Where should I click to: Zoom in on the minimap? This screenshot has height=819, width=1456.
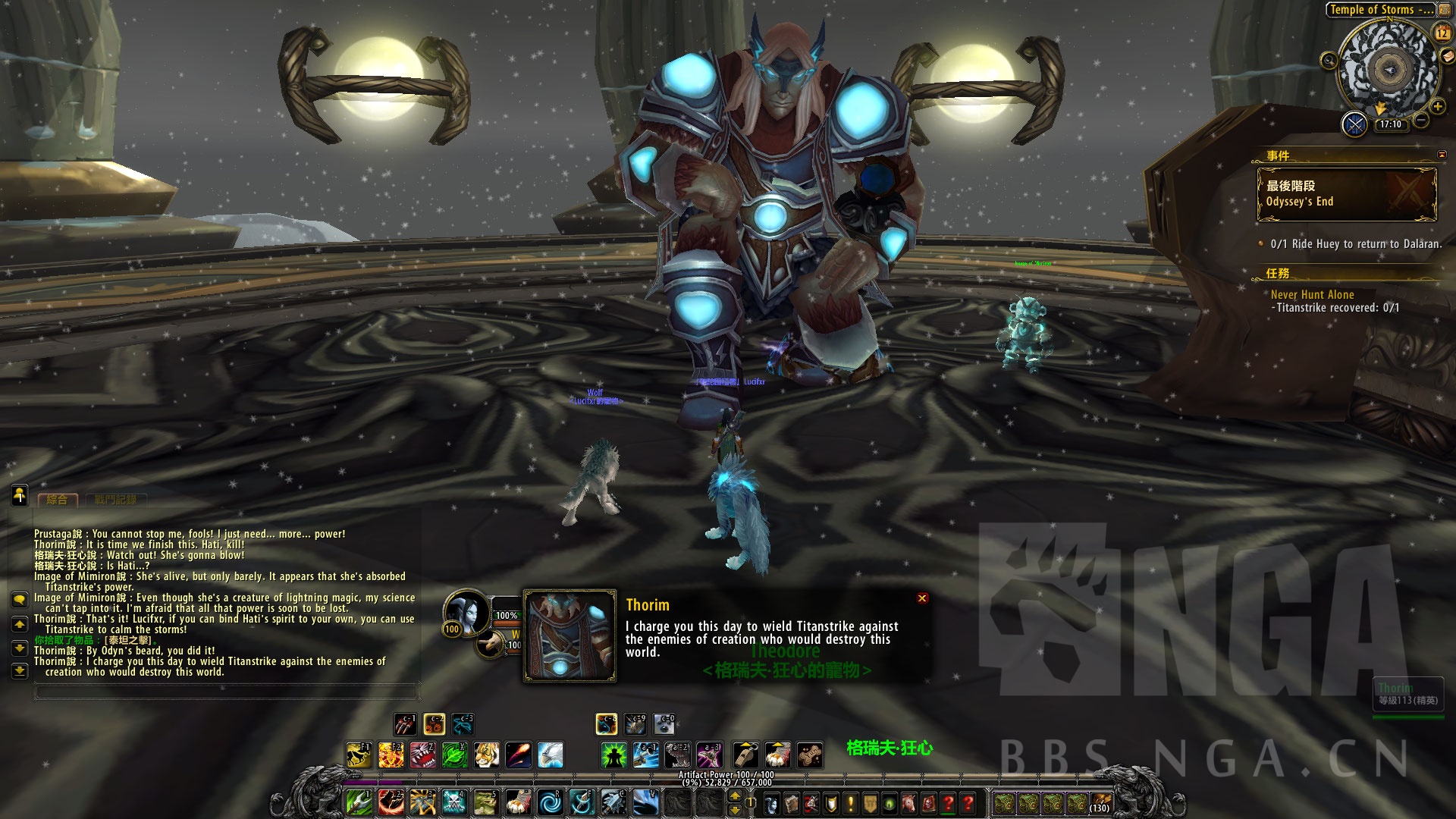point(1438,106)
